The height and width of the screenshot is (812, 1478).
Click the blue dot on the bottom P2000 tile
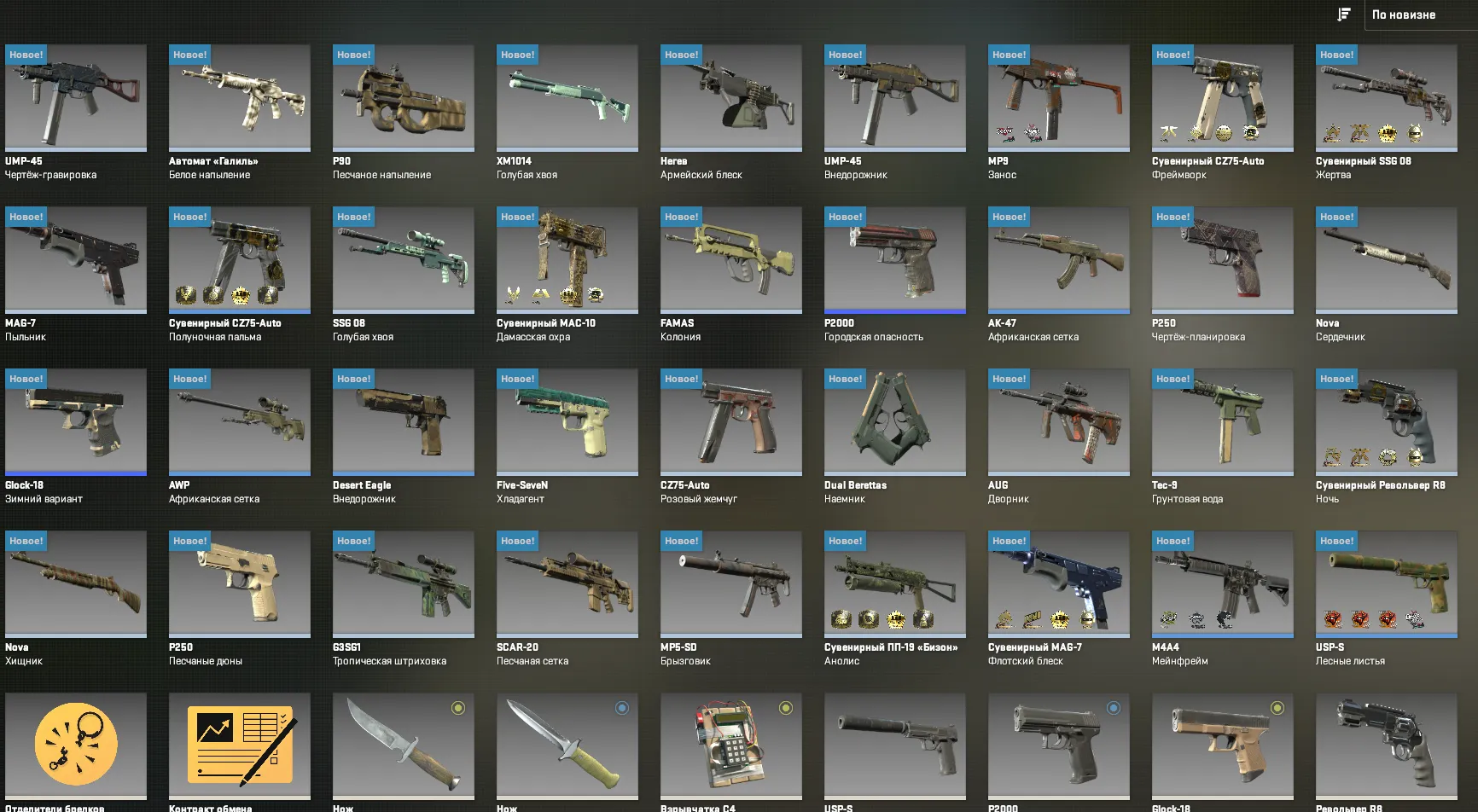[1113, 706]
